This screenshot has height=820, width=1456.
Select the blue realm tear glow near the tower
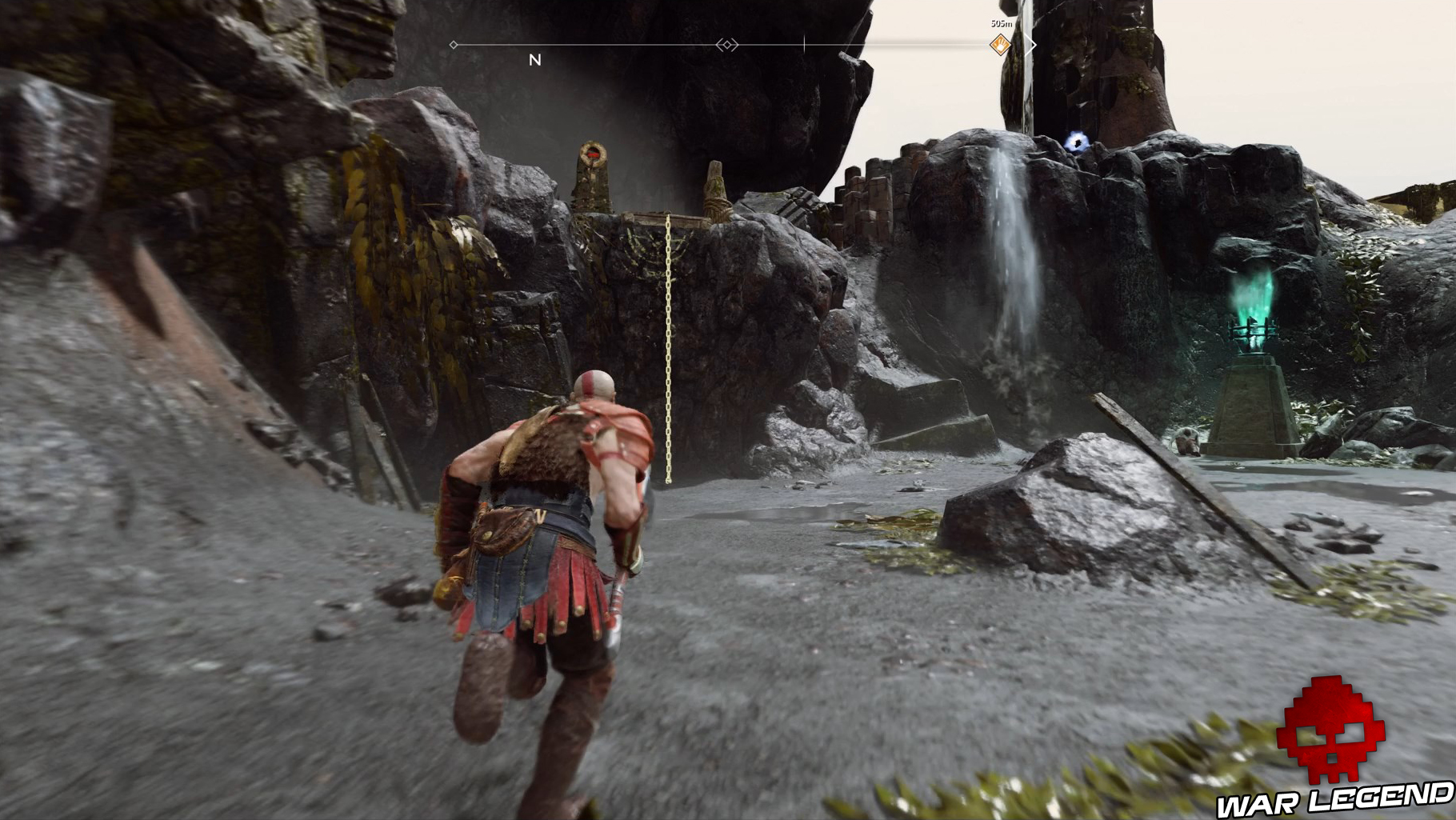coord(1076,142)
